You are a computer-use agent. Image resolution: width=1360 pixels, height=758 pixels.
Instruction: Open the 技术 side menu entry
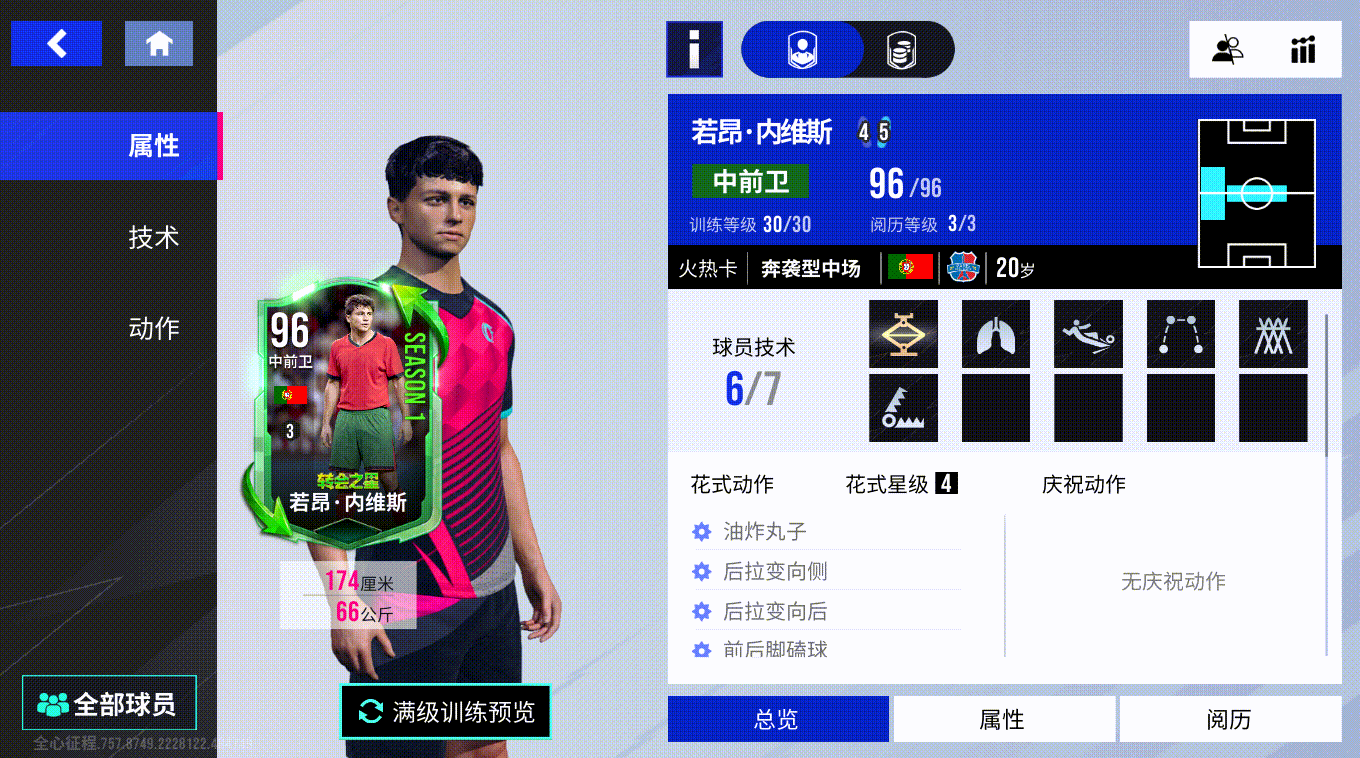[152, 237]
